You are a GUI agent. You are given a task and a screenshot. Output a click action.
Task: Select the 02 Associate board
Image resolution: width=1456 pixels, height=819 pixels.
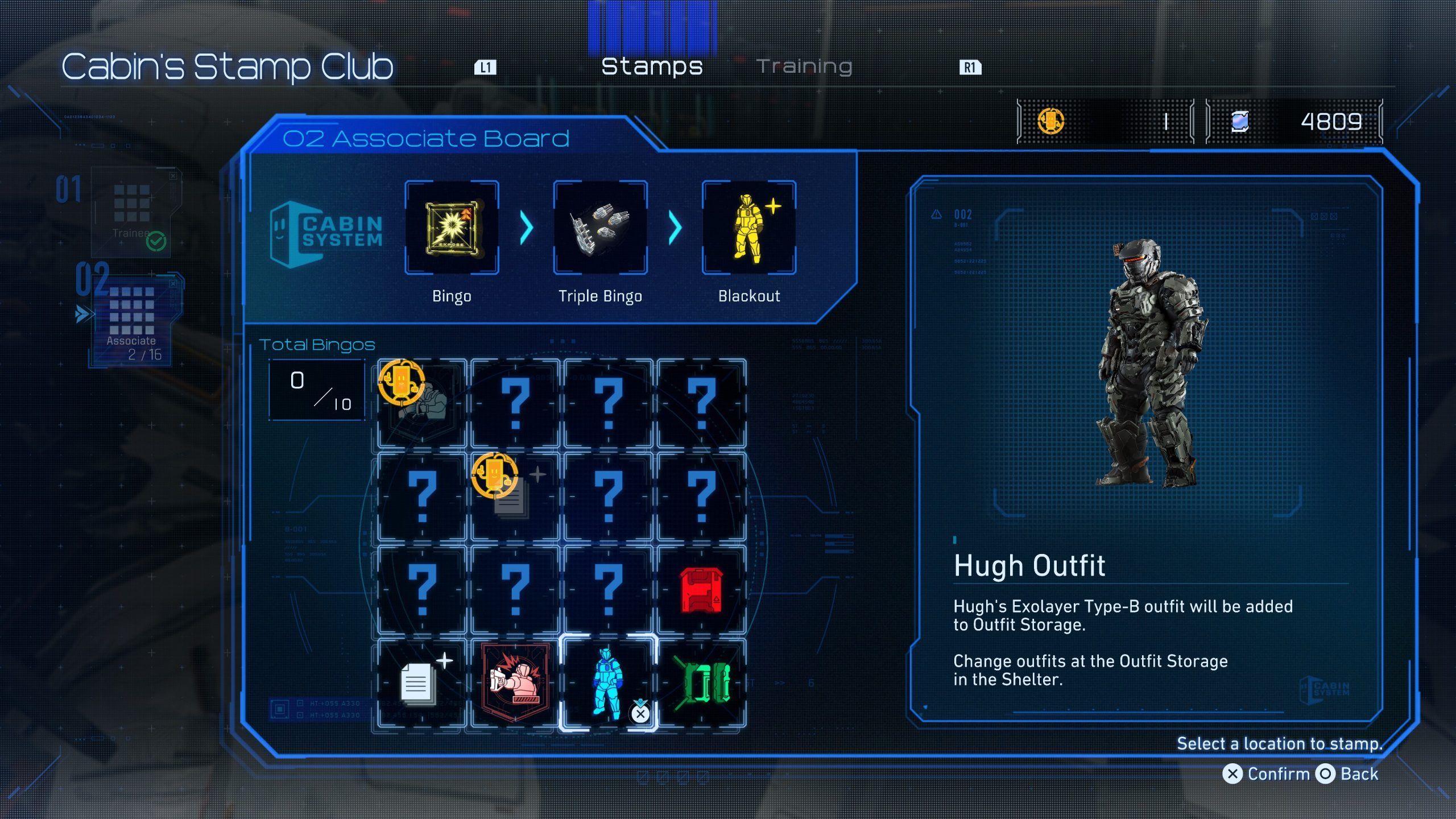click(x=133, y=318)
